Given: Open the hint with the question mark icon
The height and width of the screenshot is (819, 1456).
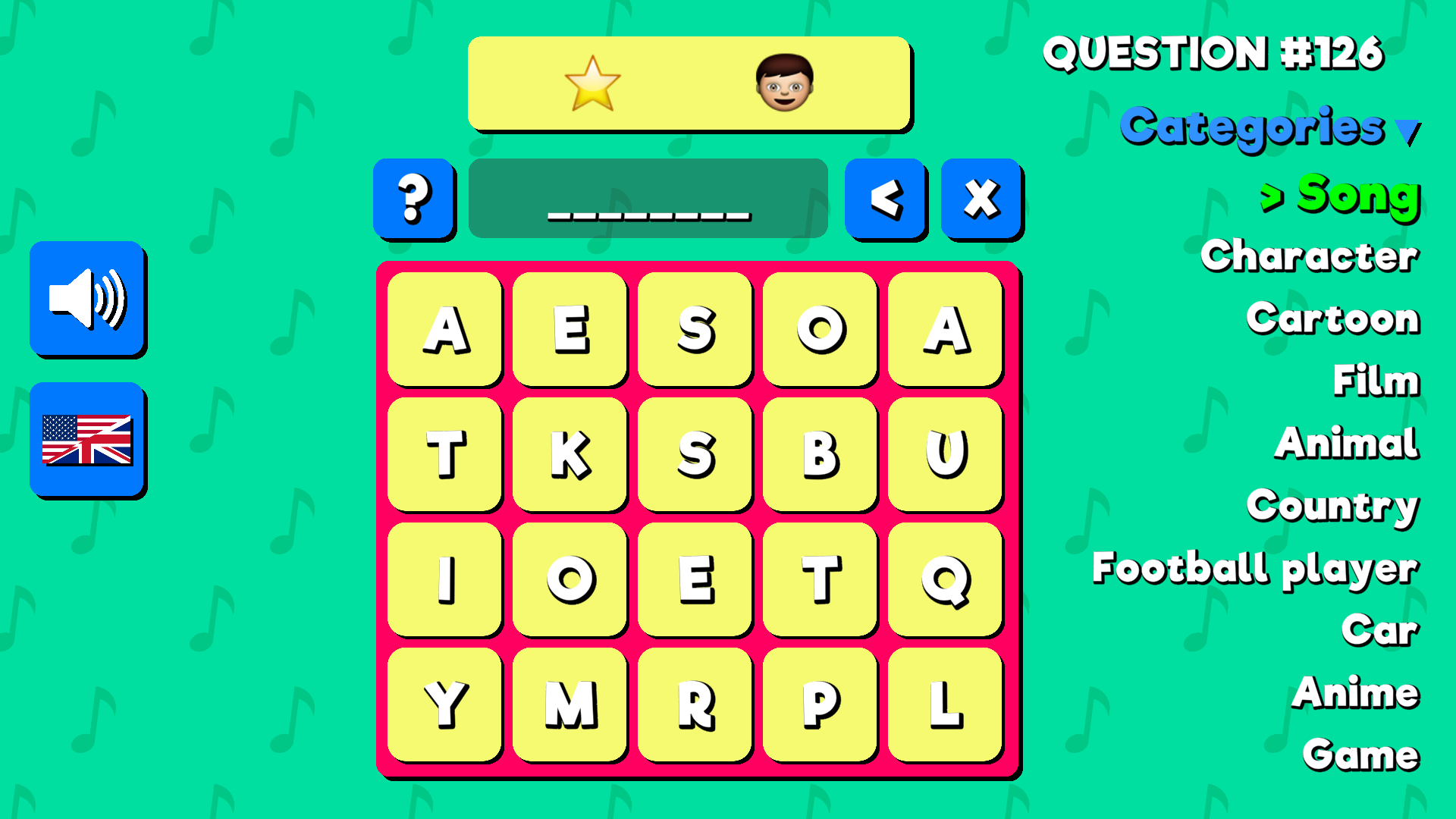Looking at the screenshot, I should tap(414, 199).
